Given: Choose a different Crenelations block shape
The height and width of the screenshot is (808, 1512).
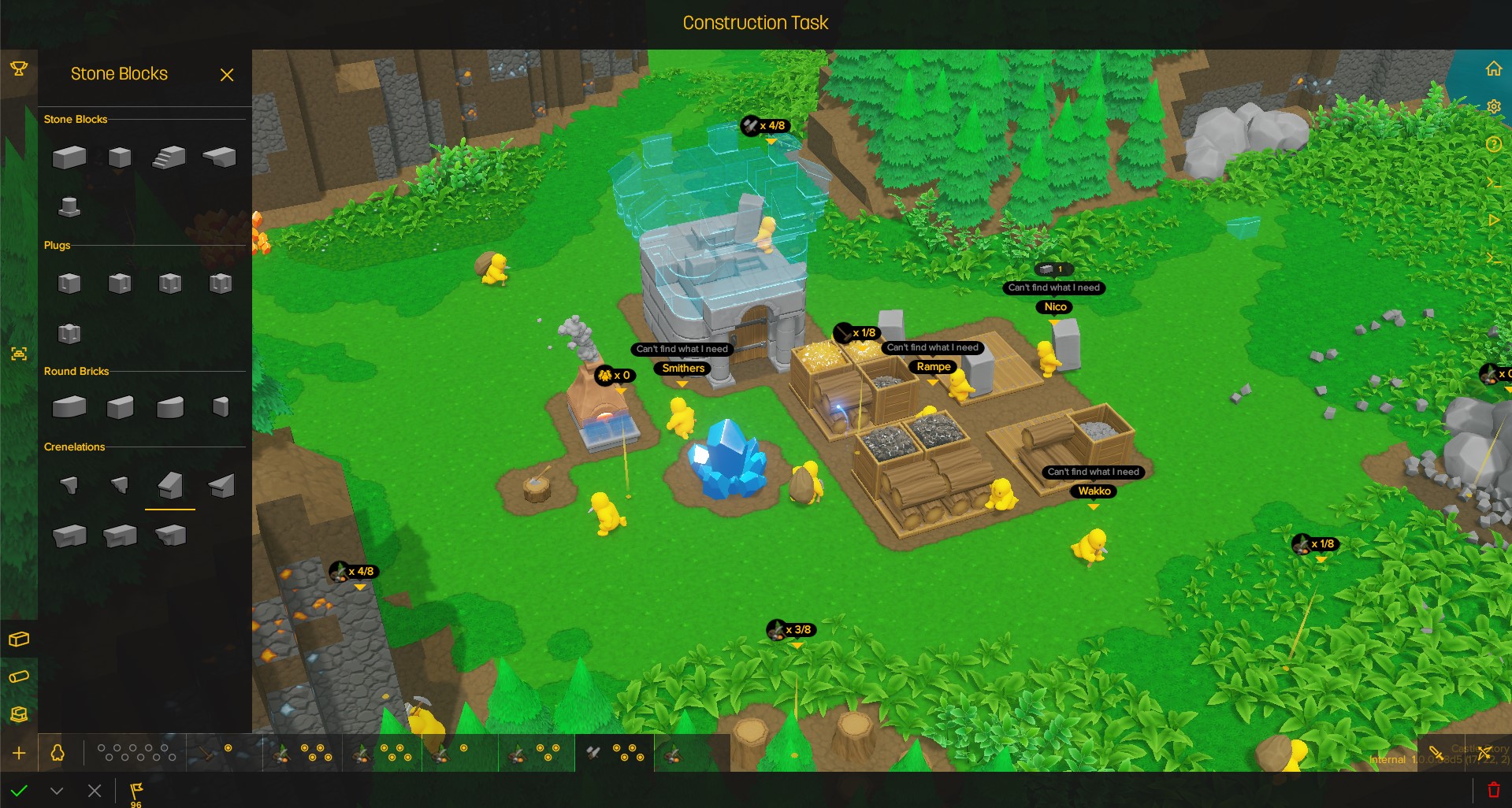Looking at the screenshot, I should 69,485.
